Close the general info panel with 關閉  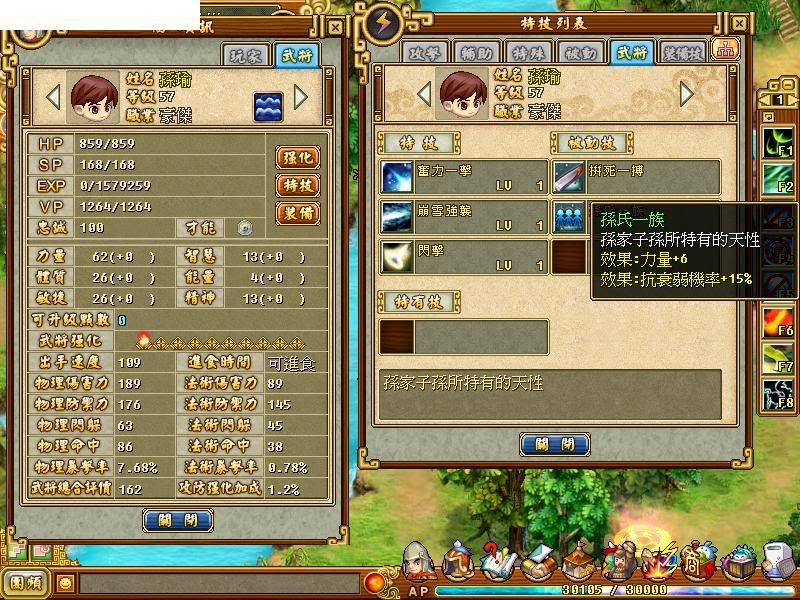pyautogui.click(x=178, y=520)
